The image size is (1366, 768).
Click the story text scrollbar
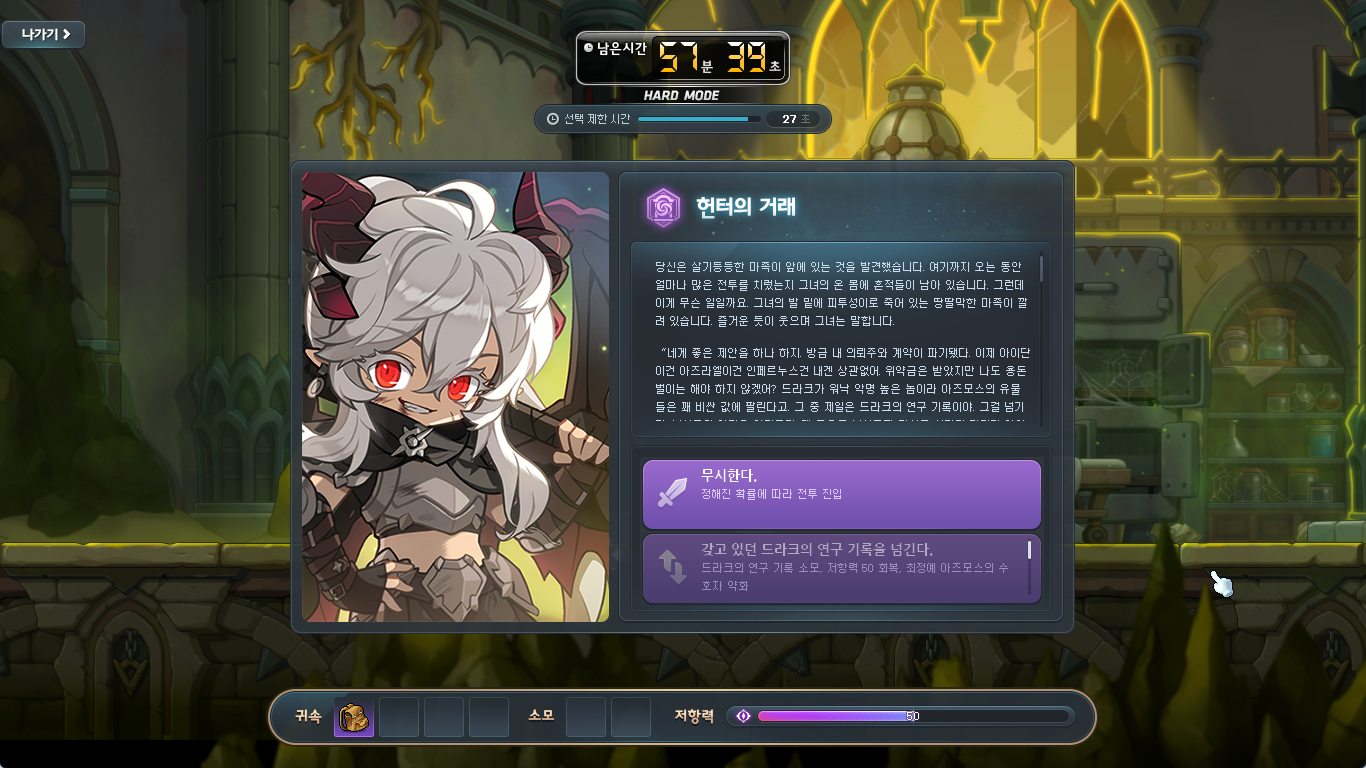pyautogui.click(x=1041, y=268)
